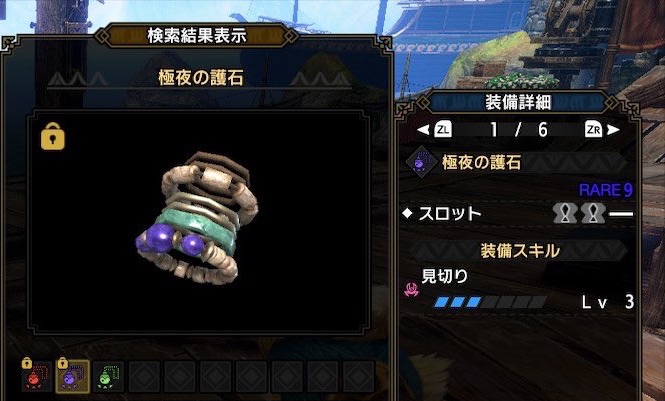This screenshot has width=665, height=401.
Task: Go to the next equipment details page
Action: coord(605,129)
